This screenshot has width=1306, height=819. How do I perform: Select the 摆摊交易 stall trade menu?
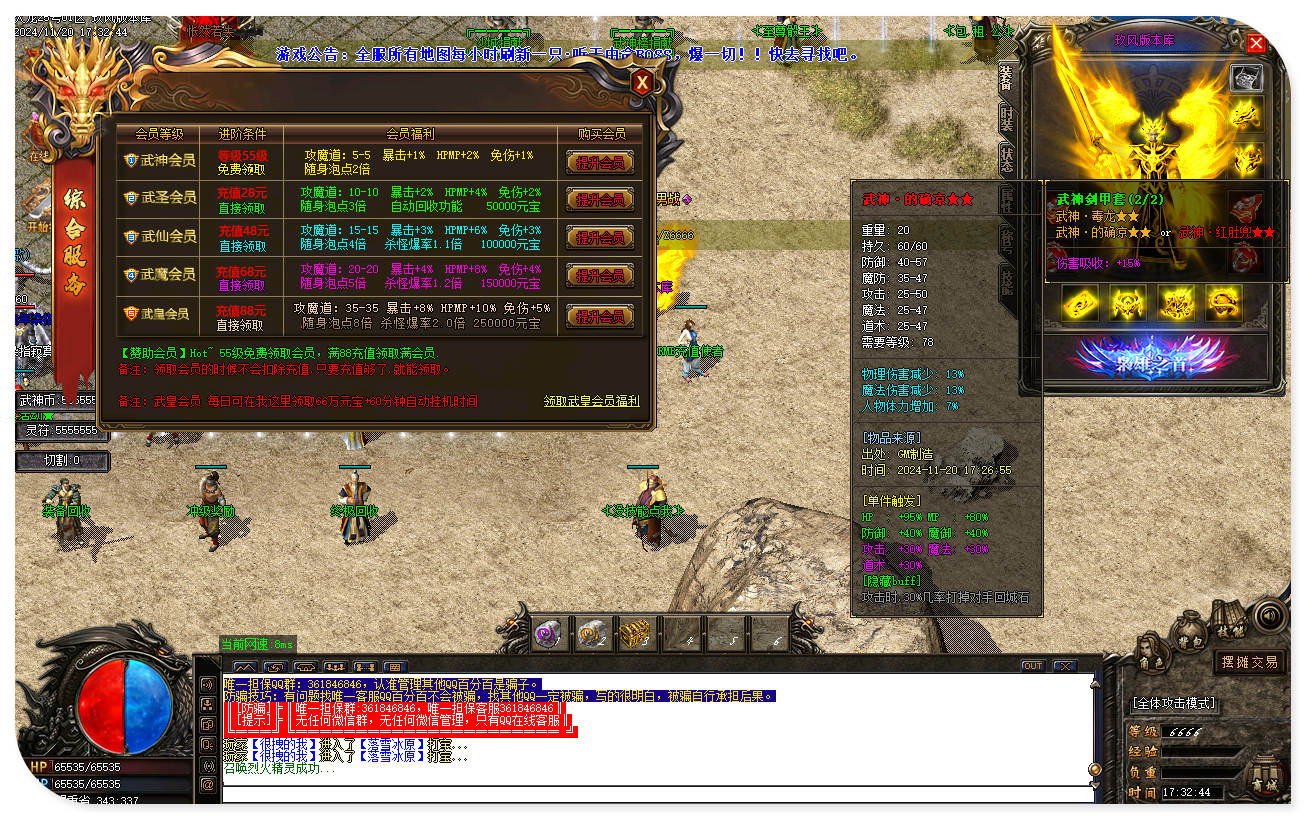coord(1252,663)
